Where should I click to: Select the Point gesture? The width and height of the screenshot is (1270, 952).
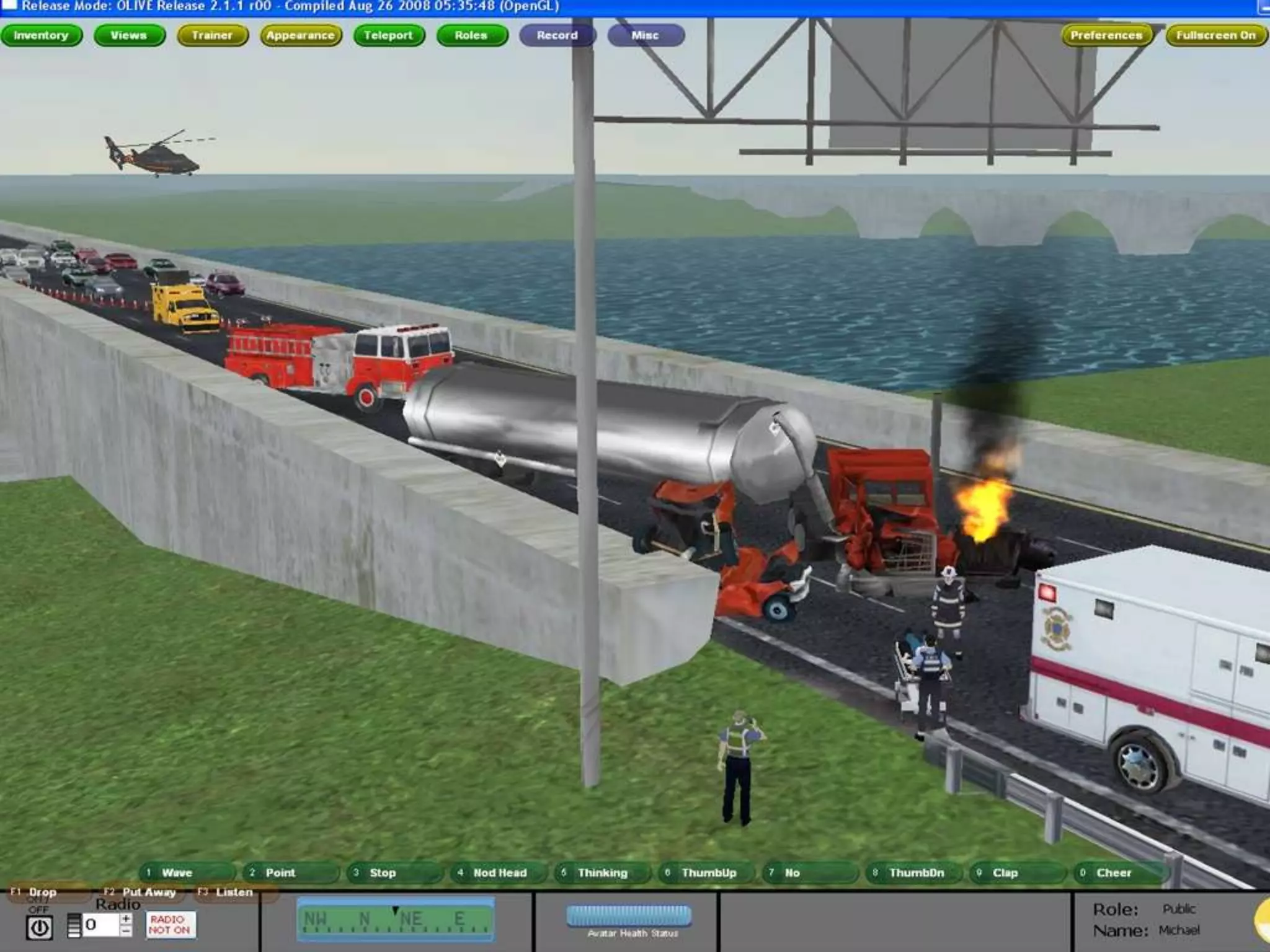coord(290,873)
